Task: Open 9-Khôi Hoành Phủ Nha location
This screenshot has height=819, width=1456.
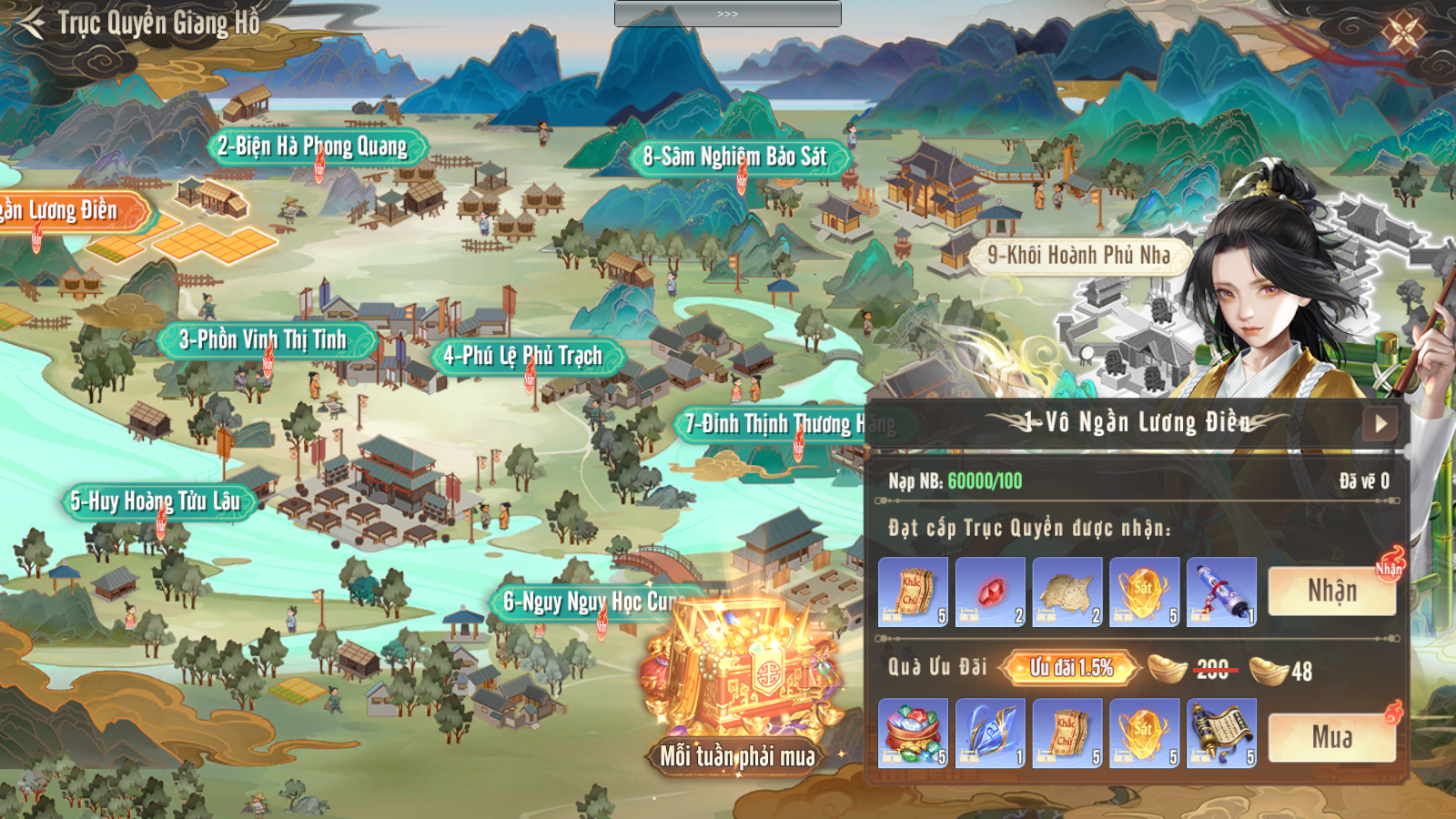Action: (x=1078, y=256)
